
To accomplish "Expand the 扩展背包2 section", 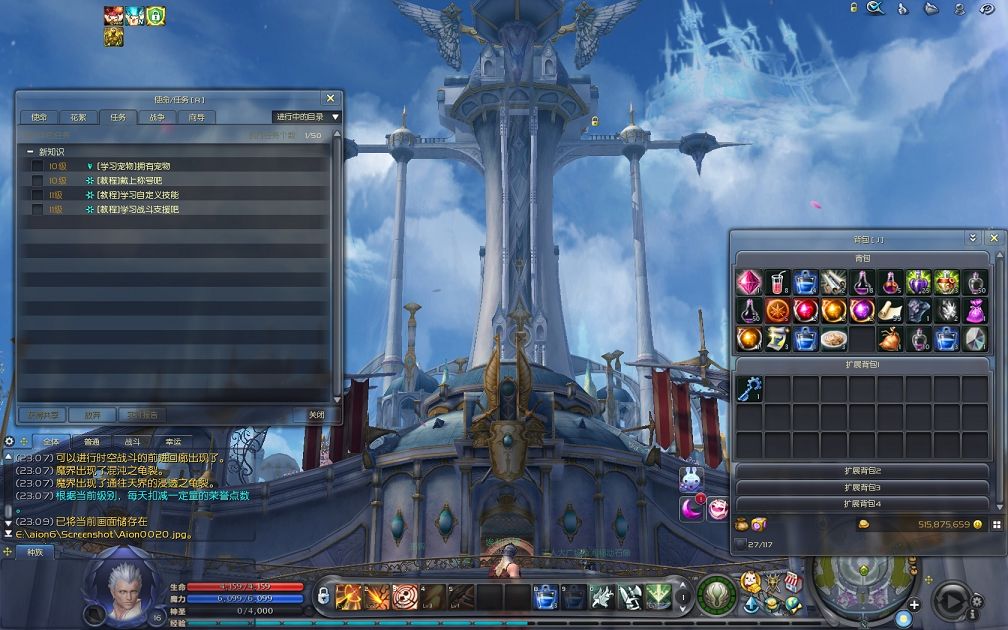I will coord(862,471).
